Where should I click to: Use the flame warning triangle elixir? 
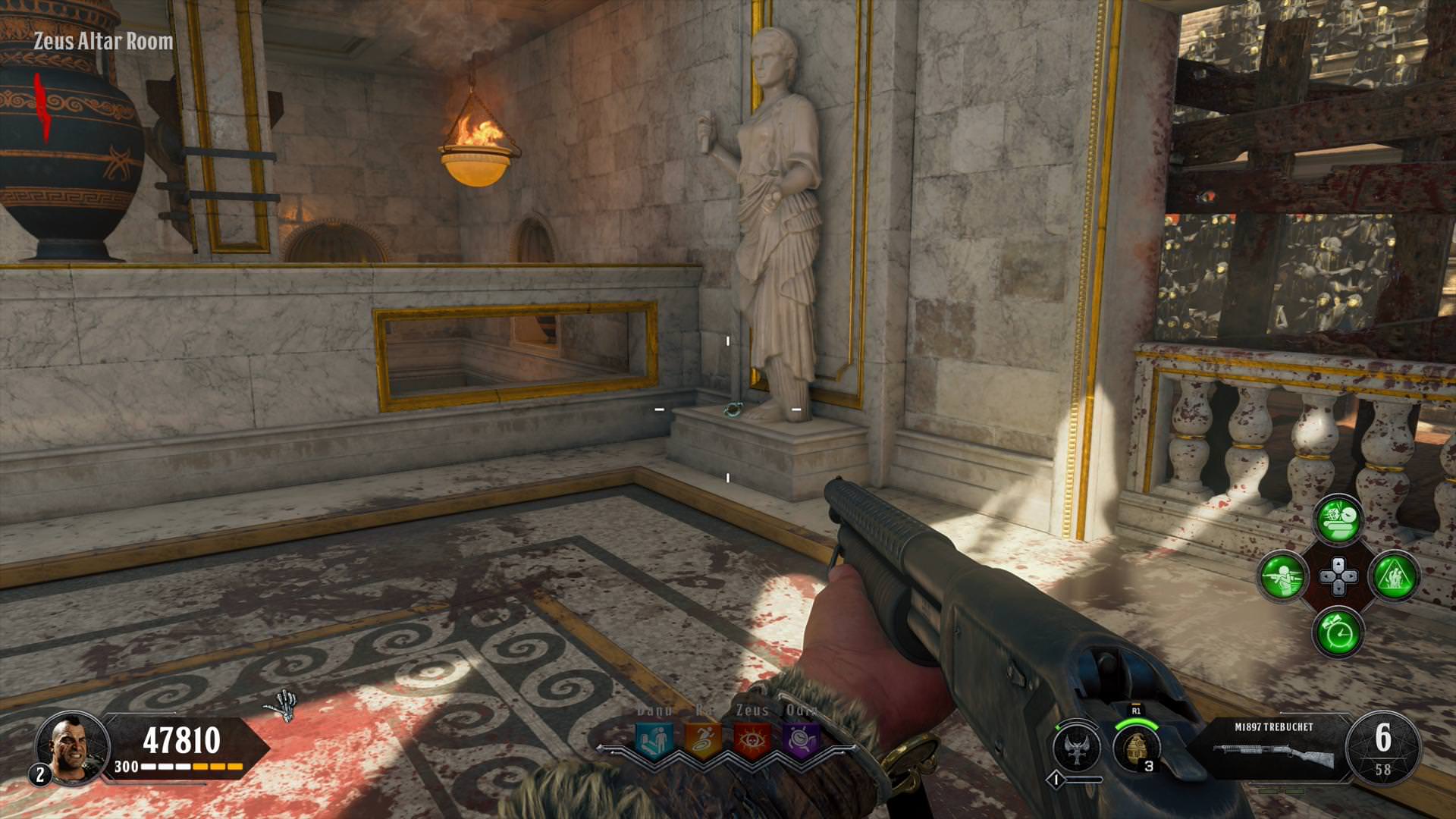[1395, 576]
